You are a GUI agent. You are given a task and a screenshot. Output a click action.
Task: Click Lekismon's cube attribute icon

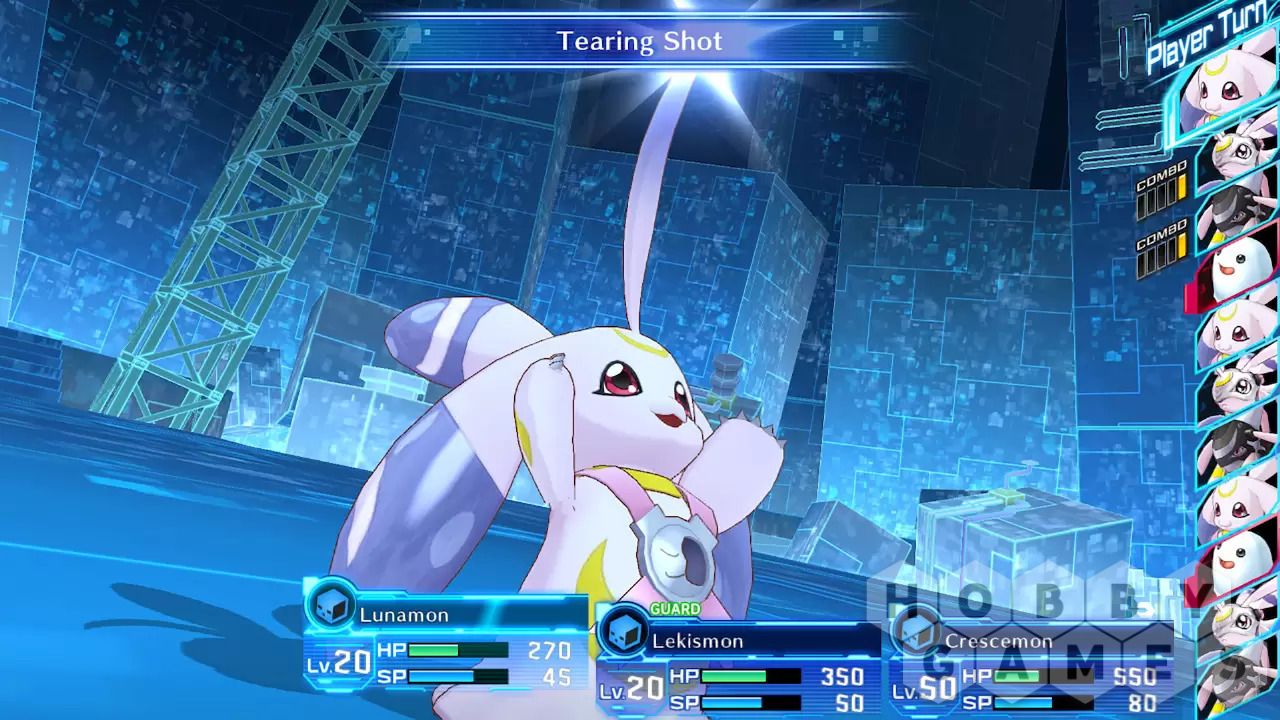coord(622,630)
